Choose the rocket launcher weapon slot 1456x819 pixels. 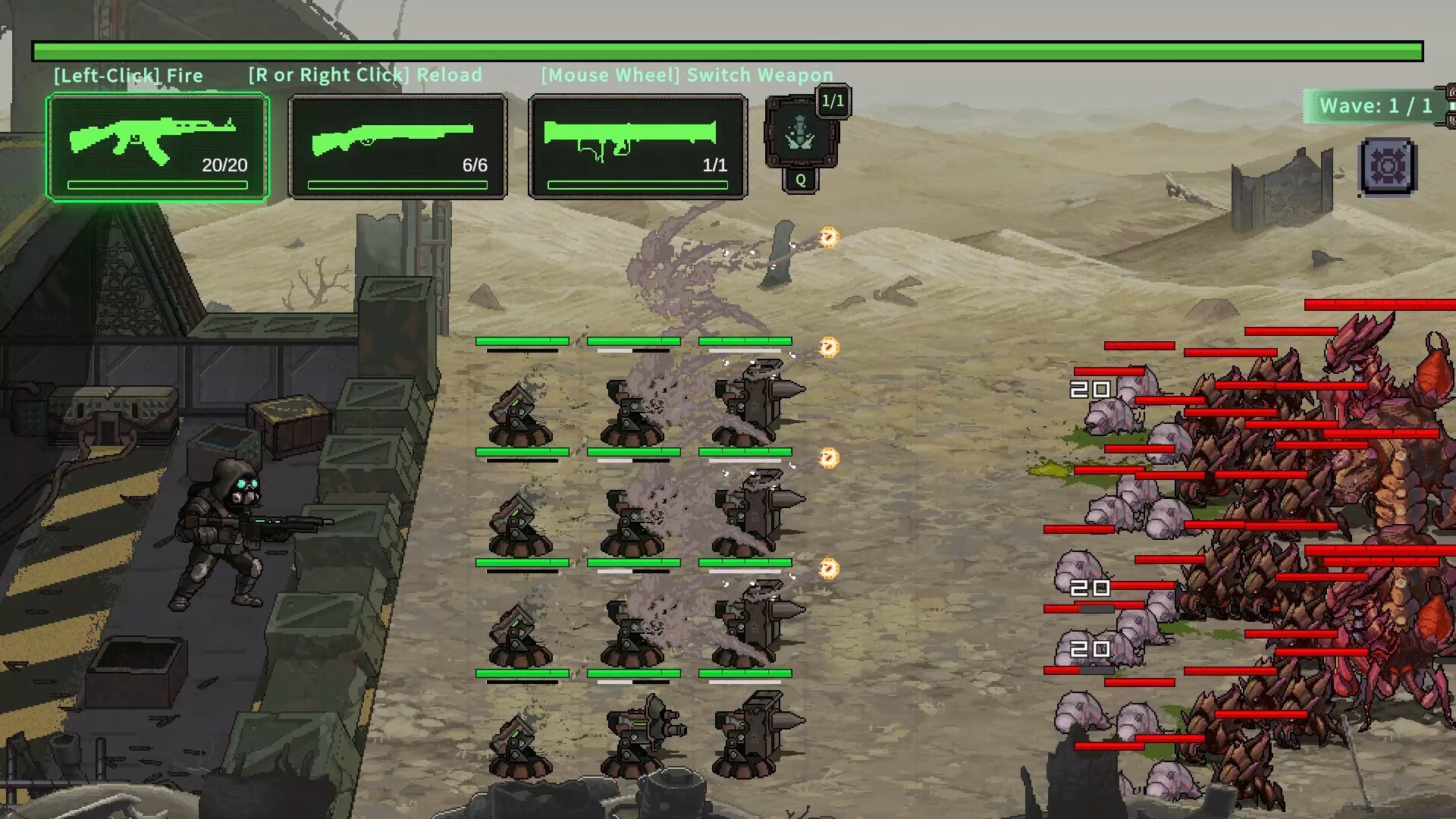click(x=638, y=147)
